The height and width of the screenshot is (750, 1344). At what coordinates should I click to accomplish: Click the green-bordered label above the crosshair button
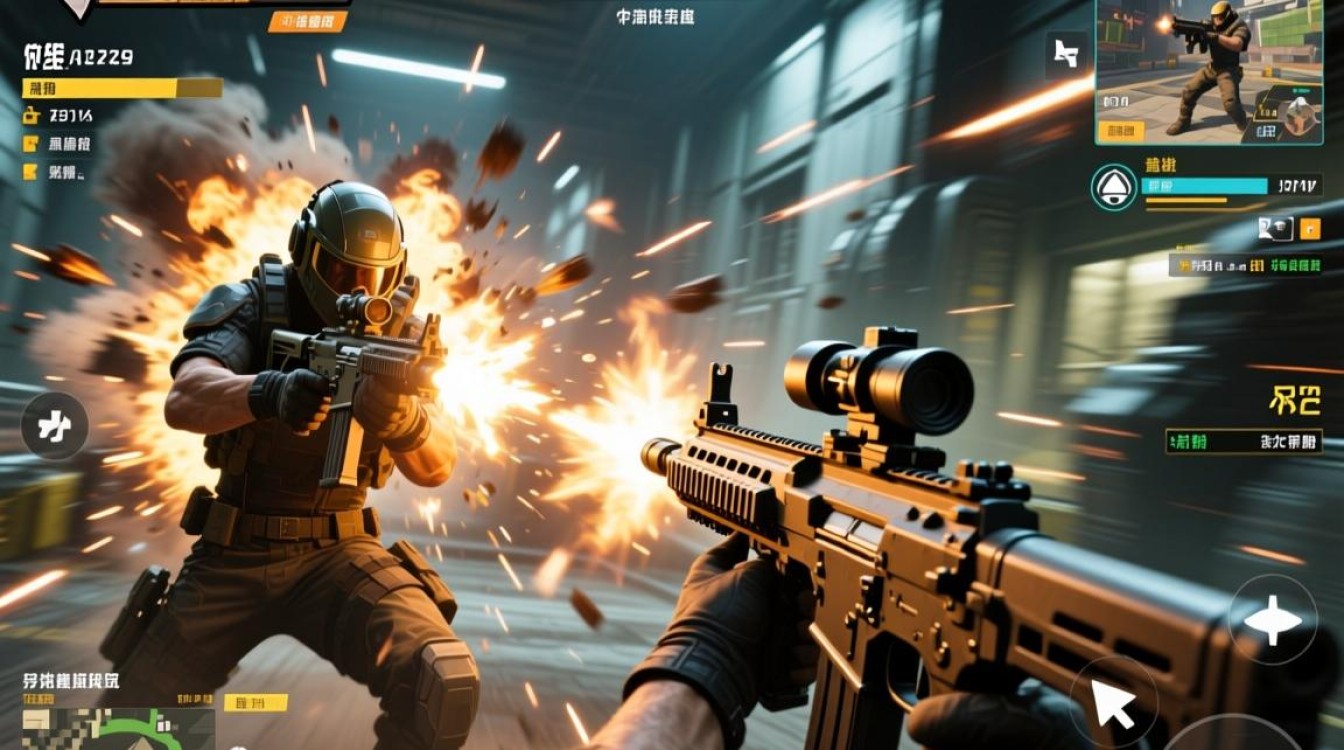1244,441
